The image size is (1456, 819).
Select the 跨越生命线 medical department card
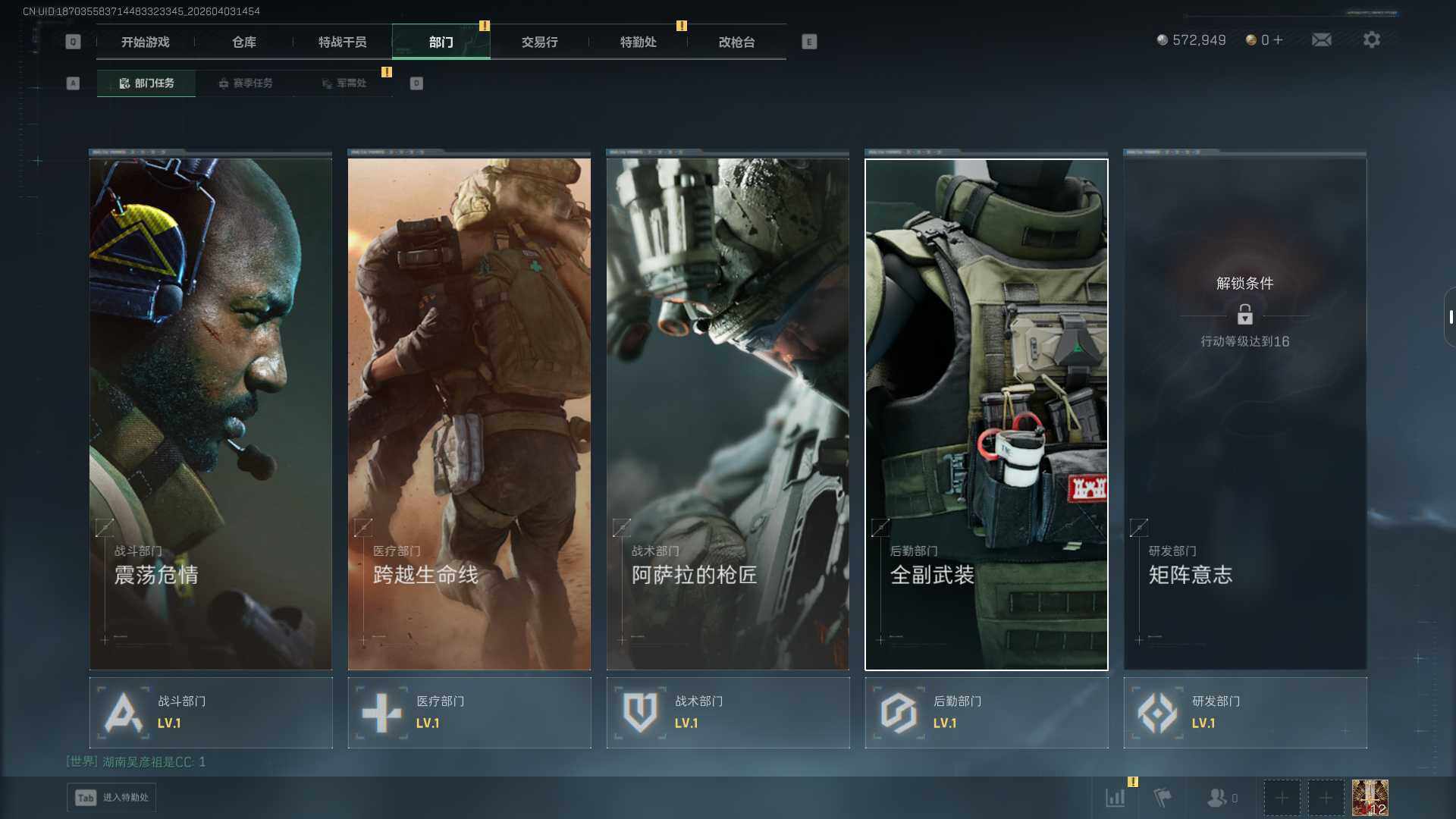click(469, 413)
